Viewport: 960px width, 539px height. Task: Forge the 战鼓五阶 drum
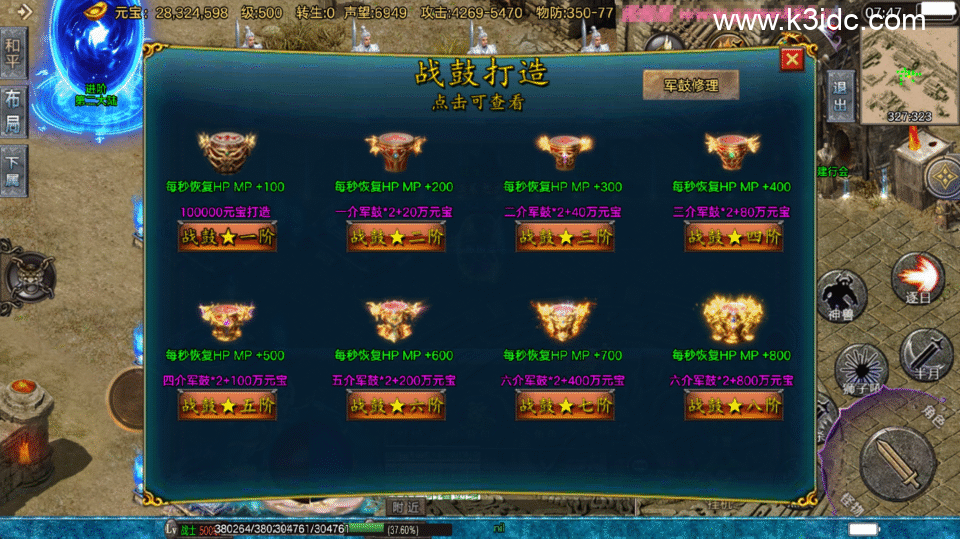(227, 406)
